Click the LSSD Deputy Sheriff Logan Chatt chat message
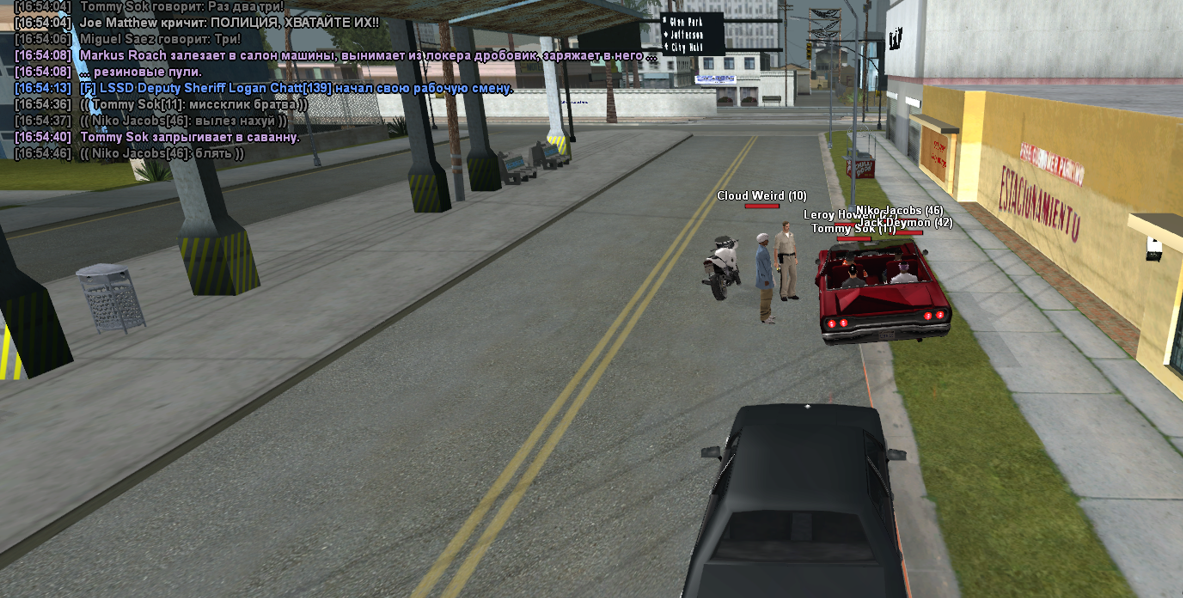 tap(295, 88)
